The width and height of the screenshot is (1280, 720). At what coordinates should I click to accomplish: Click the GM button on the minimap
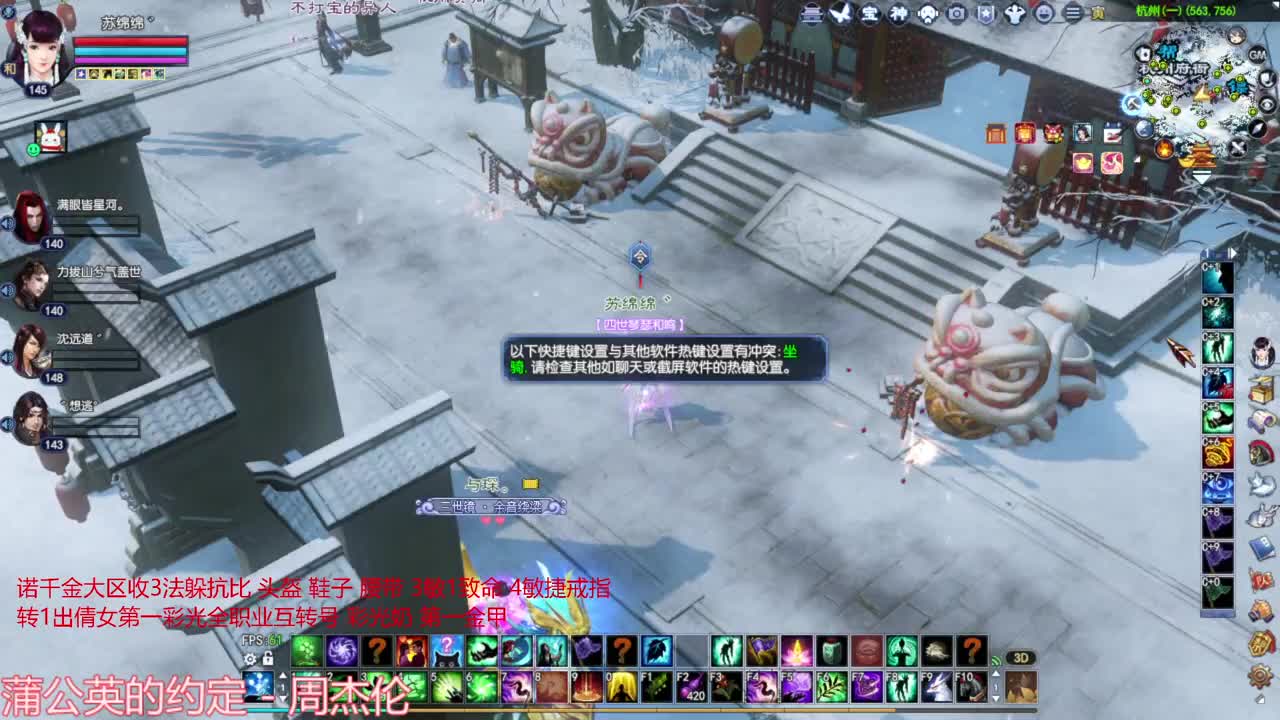coord(1258,55)
